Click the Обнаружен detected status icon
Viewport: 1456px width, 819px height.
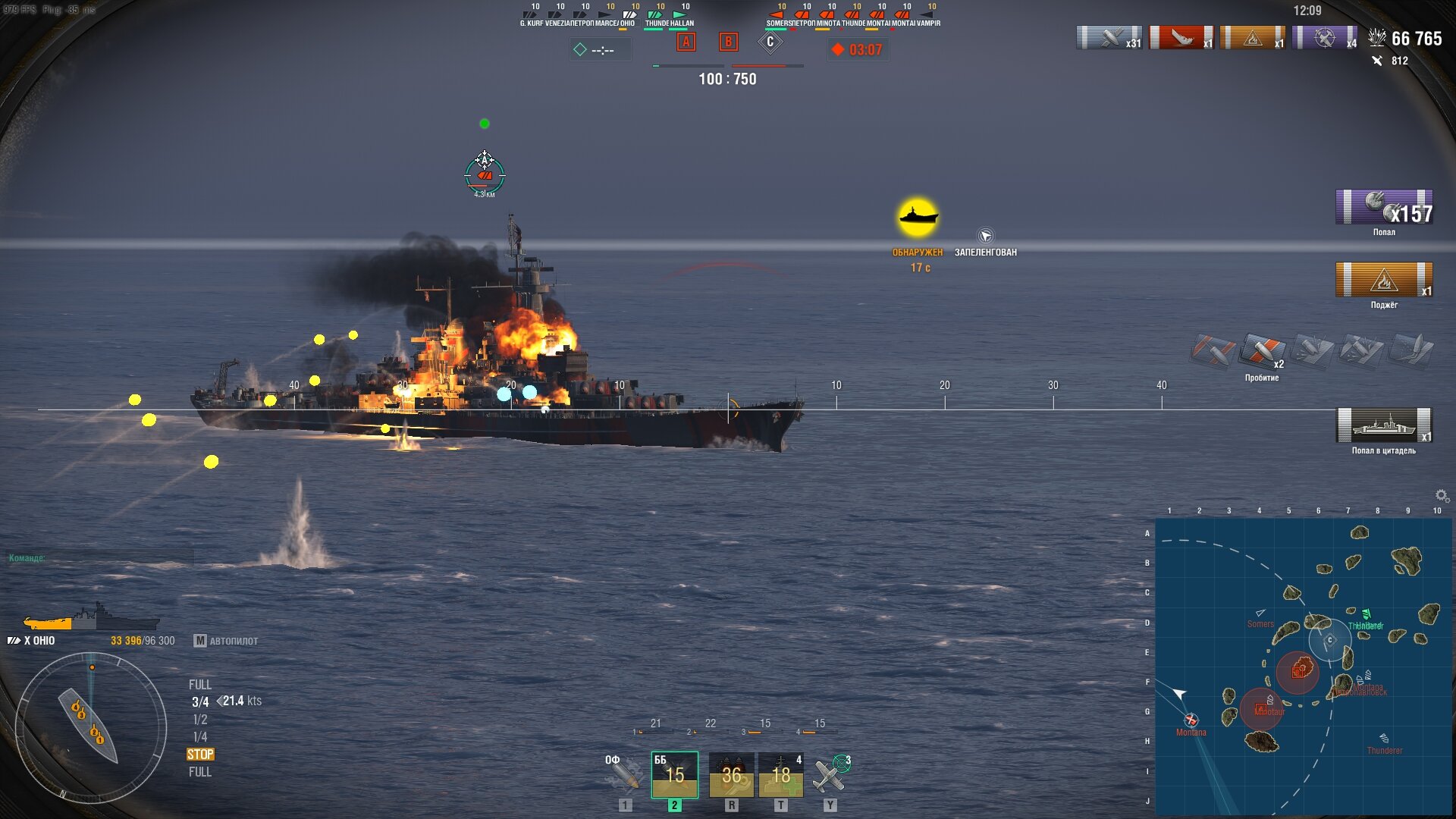[x=918, y=218]
